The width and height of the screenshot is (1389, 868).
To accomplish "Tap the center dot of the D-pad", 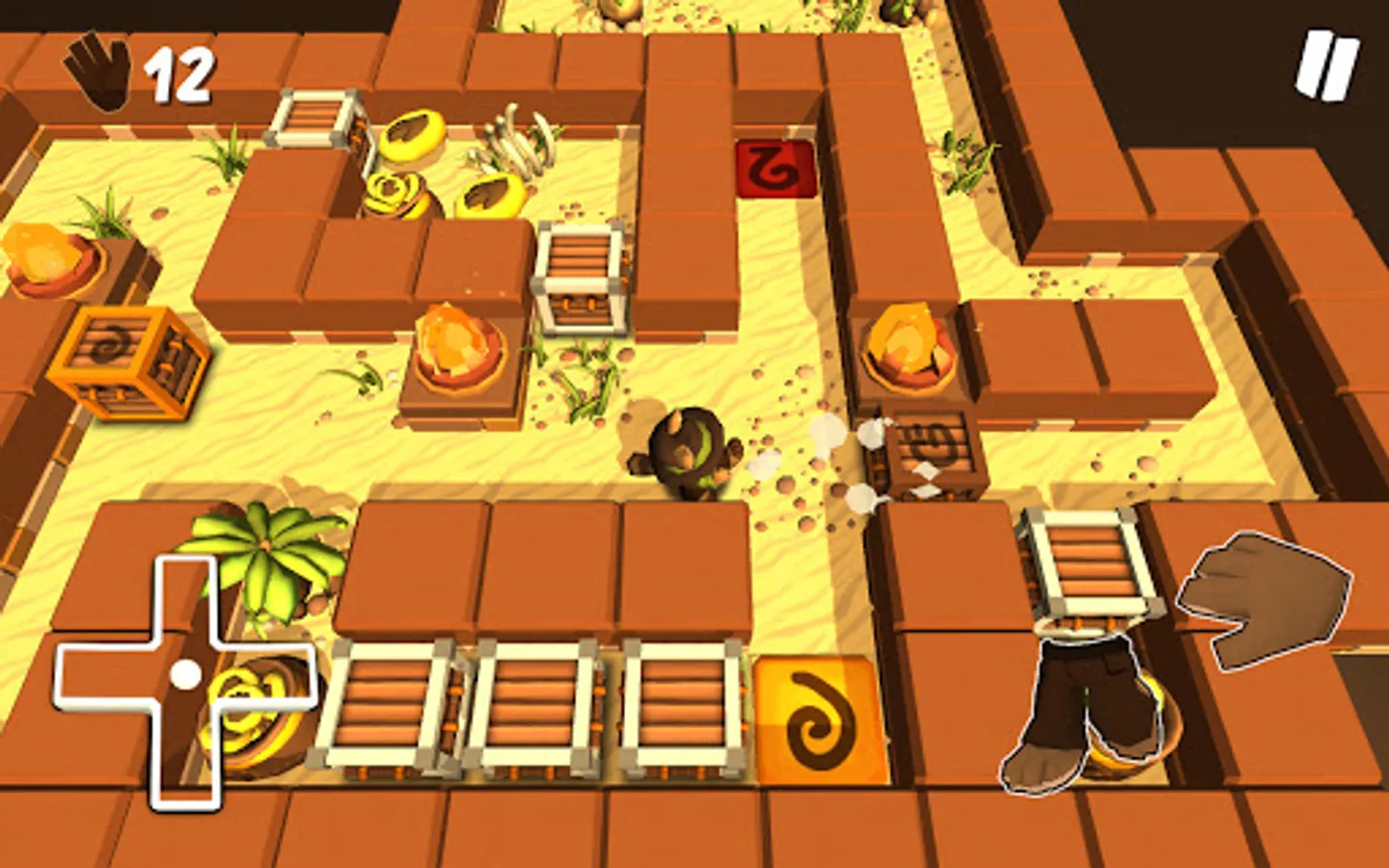I will 186,672.
